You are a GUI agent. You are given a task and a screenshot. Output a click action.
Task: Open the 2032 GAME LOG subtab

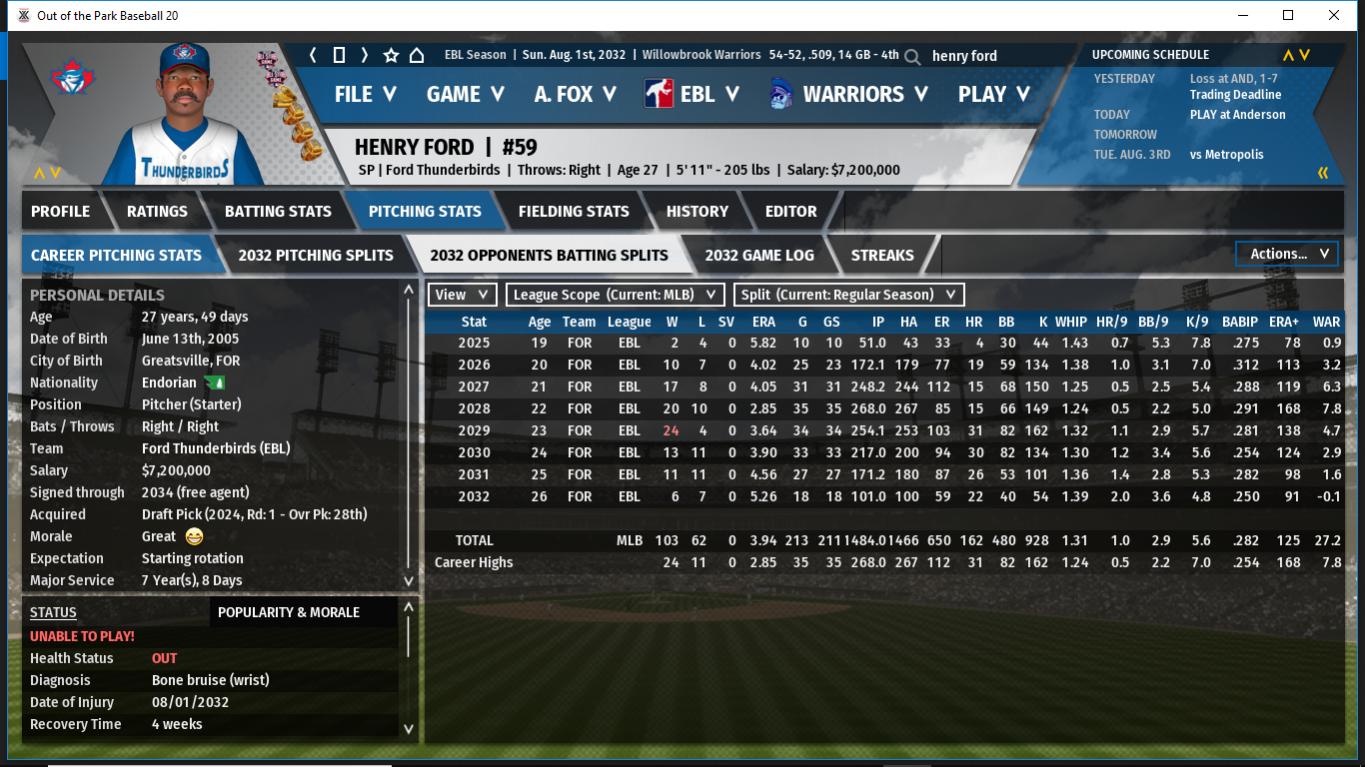click(759, 255)
